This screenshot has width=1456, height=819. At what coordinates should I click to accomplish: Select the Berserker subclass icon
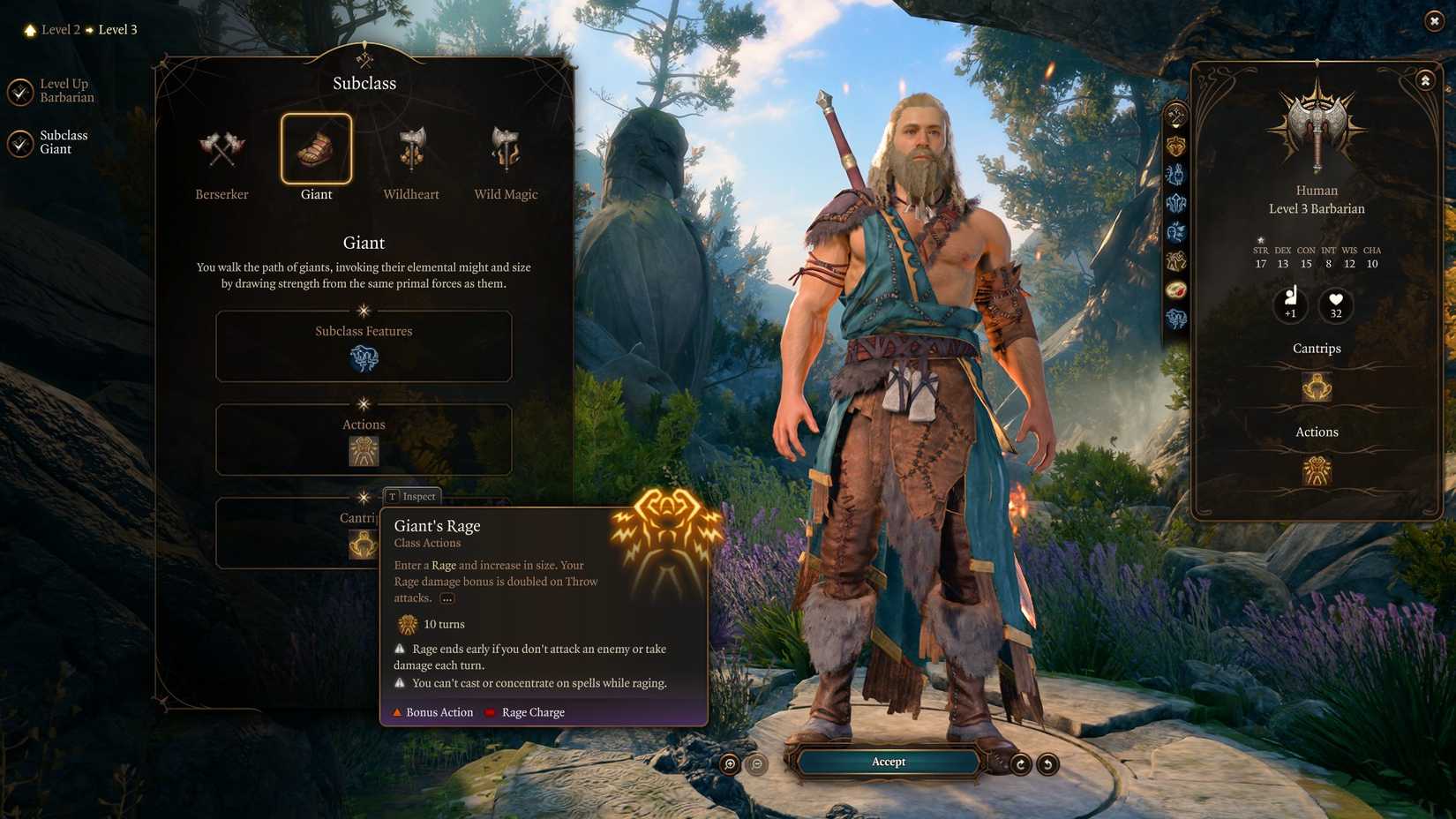pyautogui.click(x=221, y=150)
